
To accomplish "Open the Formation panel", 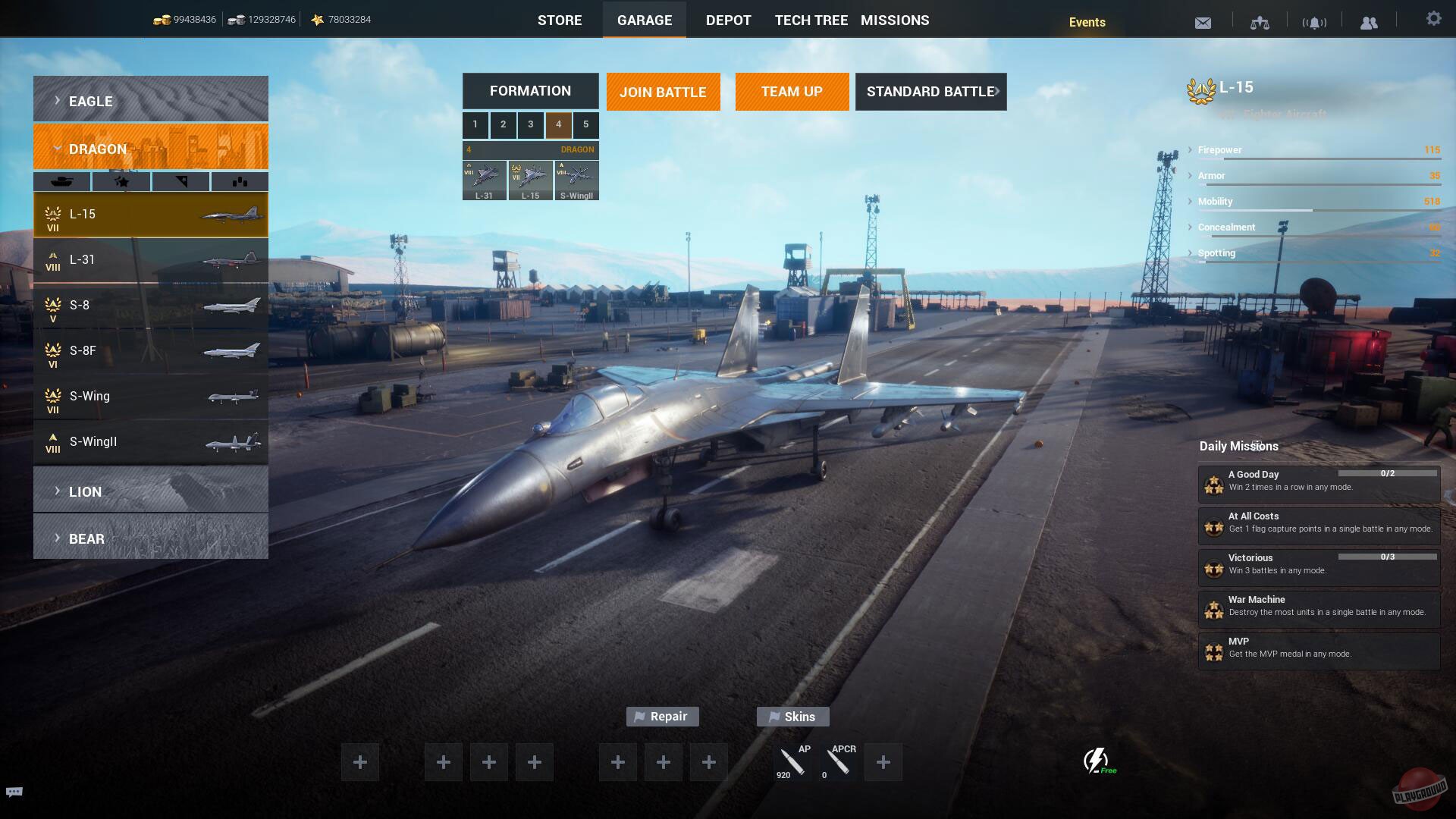I will tap(530, 91).
